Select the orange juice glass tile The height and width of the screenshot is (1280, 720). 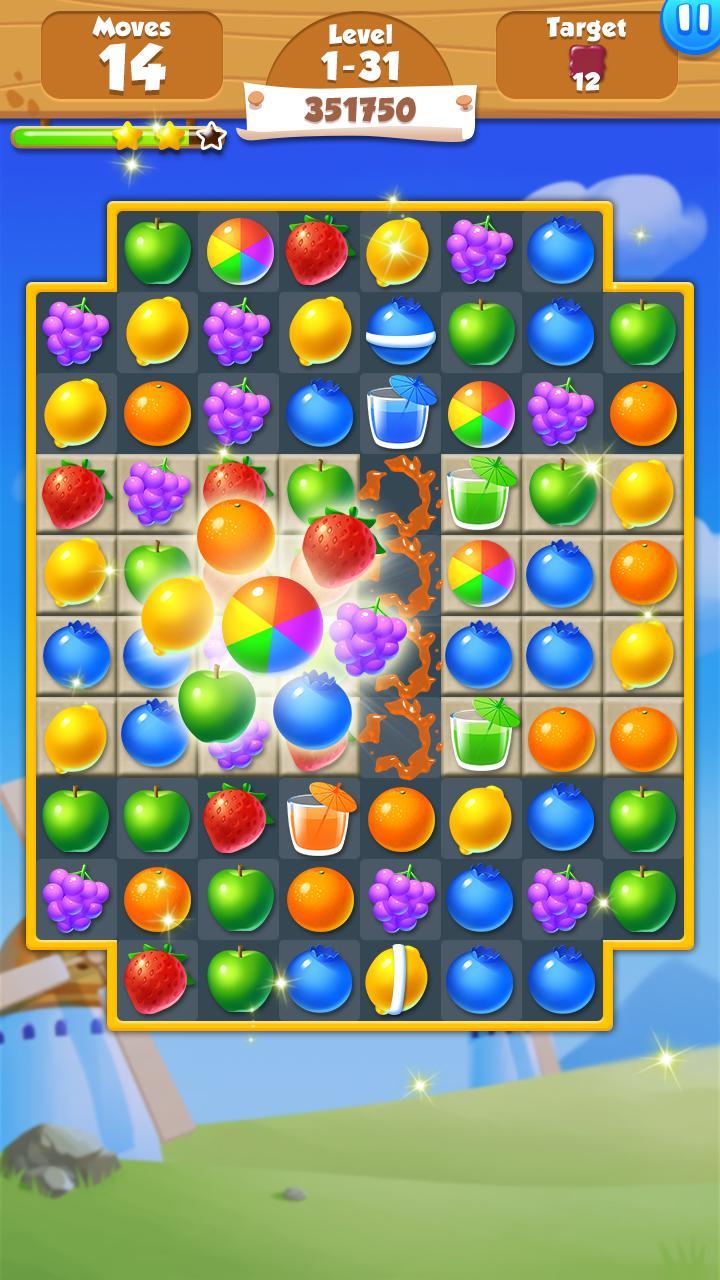click(318, 816)
